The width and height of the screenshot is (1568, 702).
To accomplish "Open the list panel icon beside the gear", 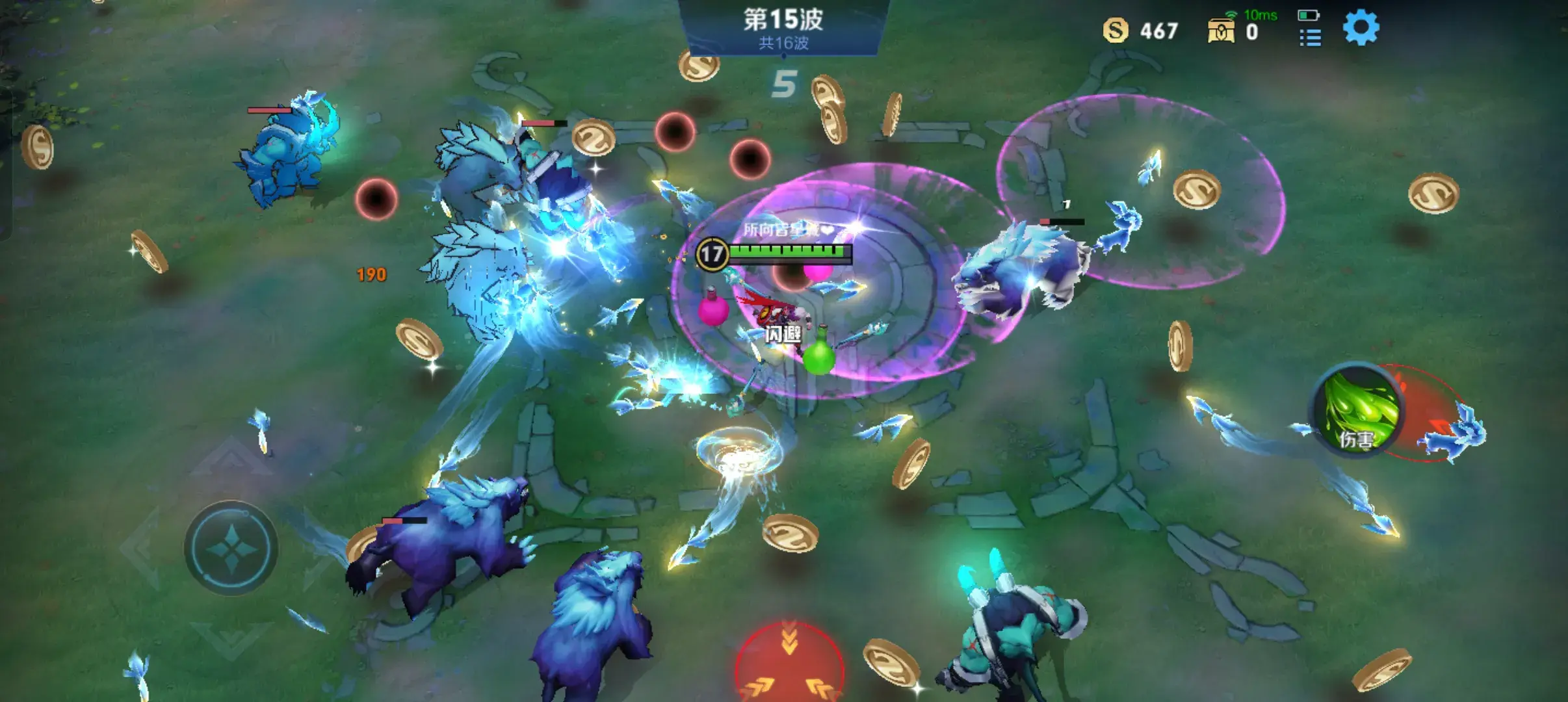I will coord(1310,38).
